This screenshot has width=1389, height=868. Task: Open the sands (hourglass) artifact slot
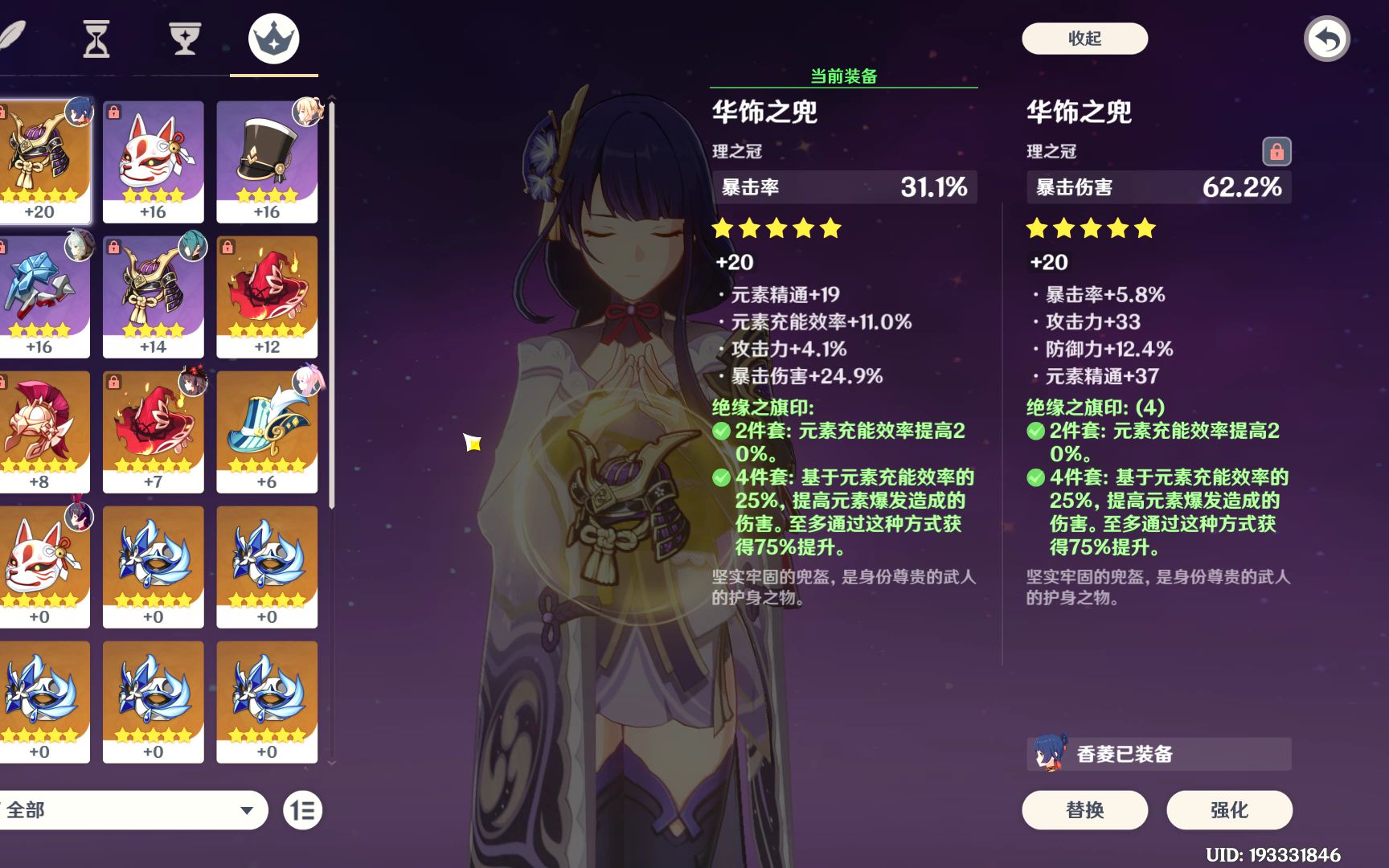pos(96,38)
